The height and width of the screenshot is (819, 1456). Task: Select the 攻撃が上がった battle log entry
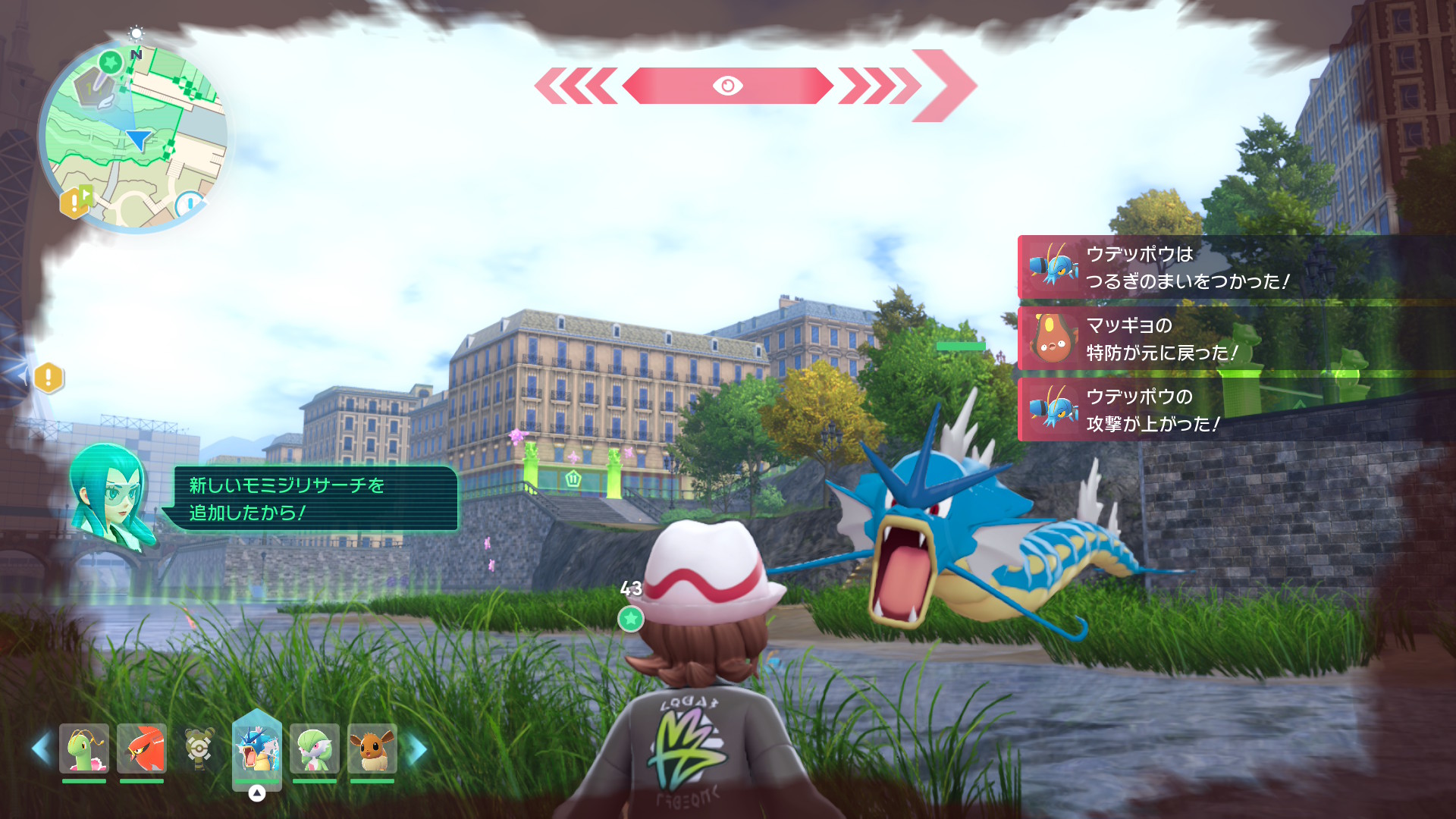tap(1236, 410)
